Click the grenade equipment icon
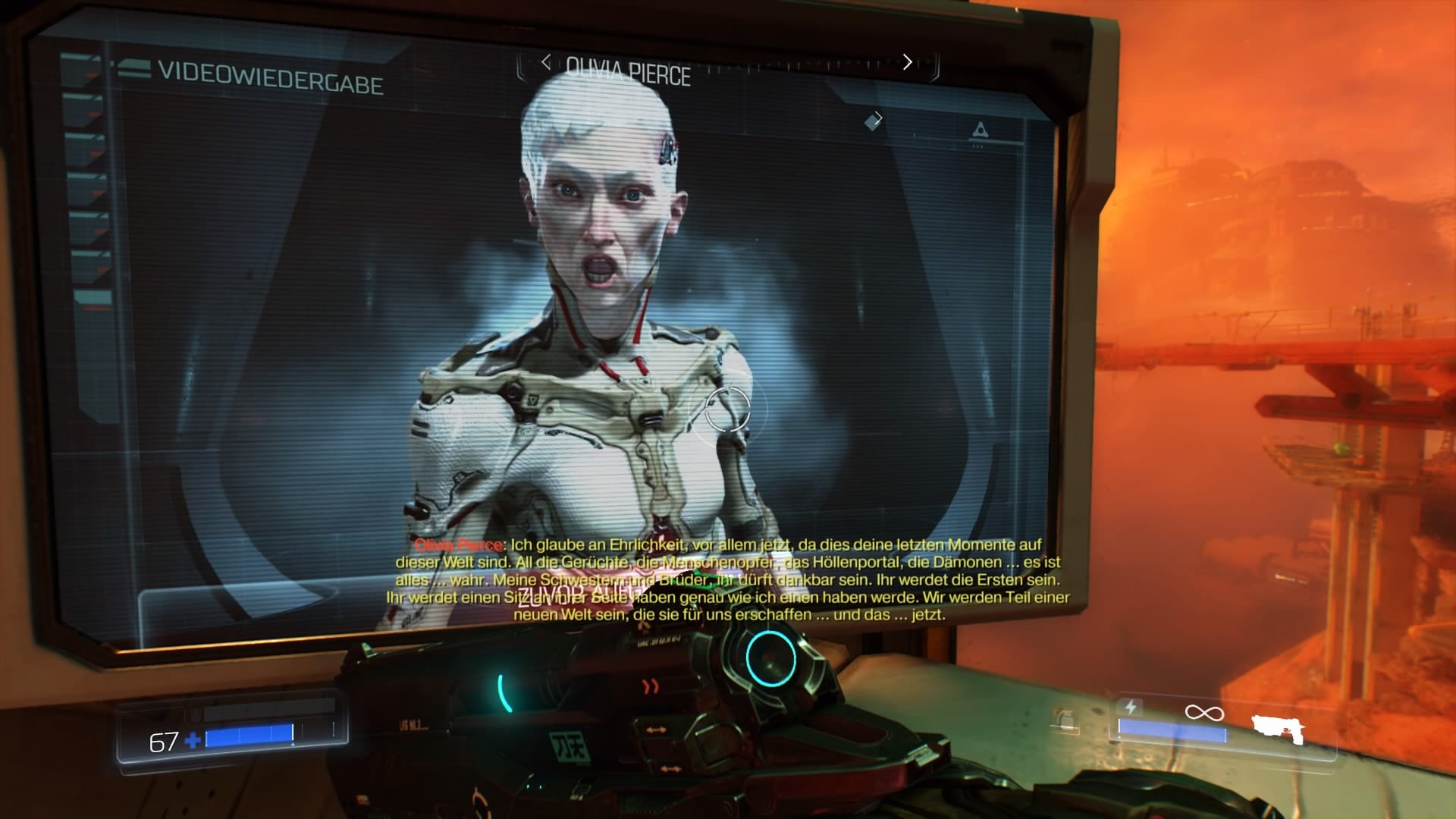Screen dimensions: 1456x819 [x=1065, y=719]
